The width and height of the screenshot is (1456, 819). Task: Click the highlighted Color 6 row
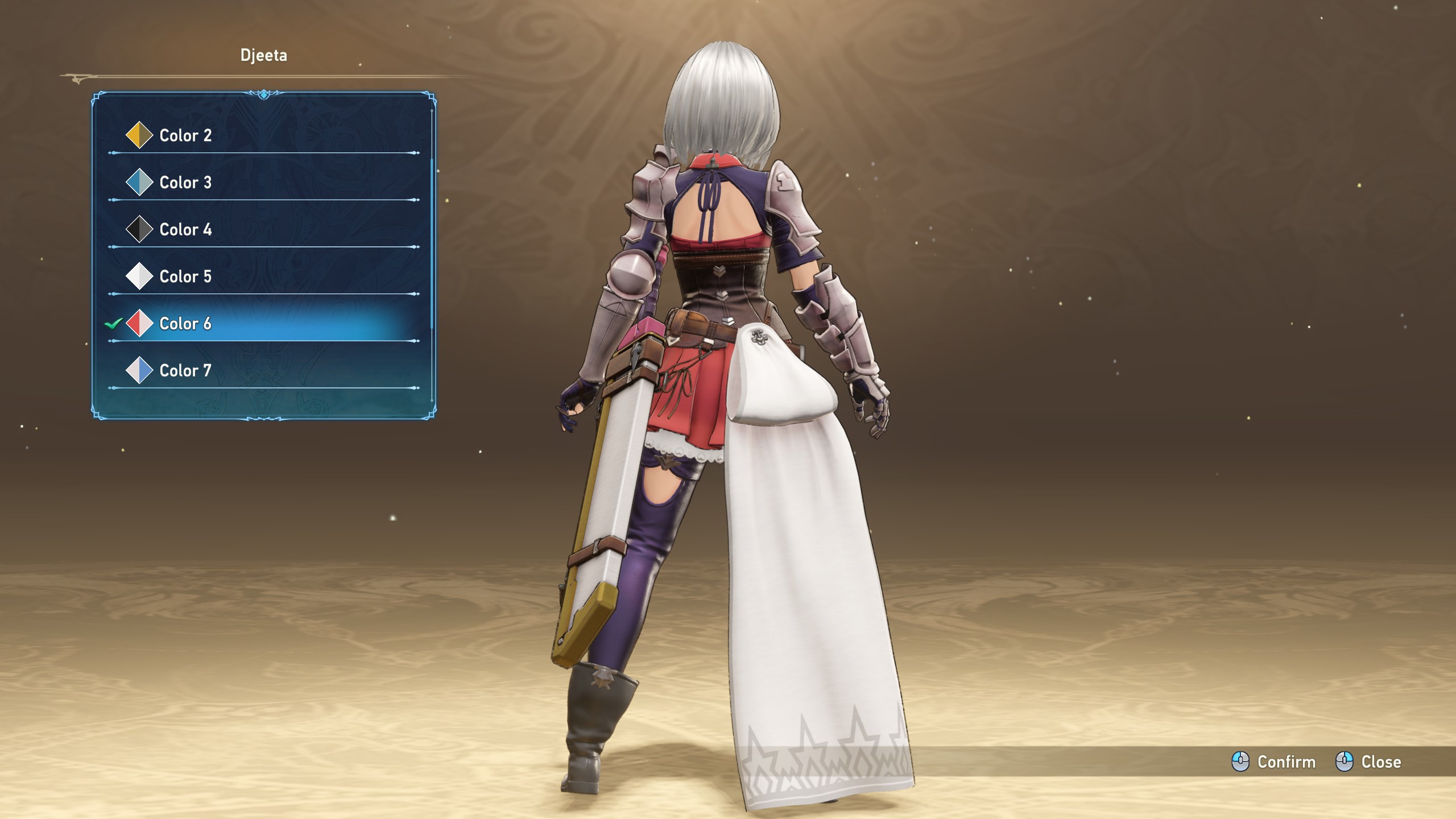click(x=185, y=324)
